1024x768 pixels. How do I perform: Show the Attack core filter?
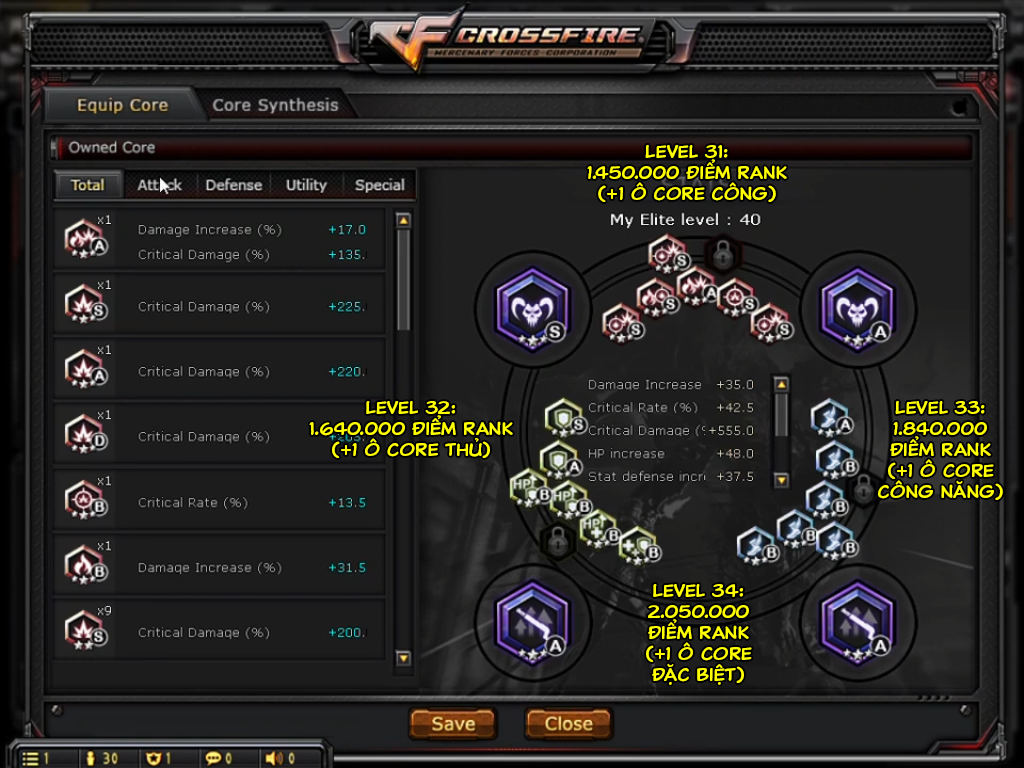click(159, 185)
